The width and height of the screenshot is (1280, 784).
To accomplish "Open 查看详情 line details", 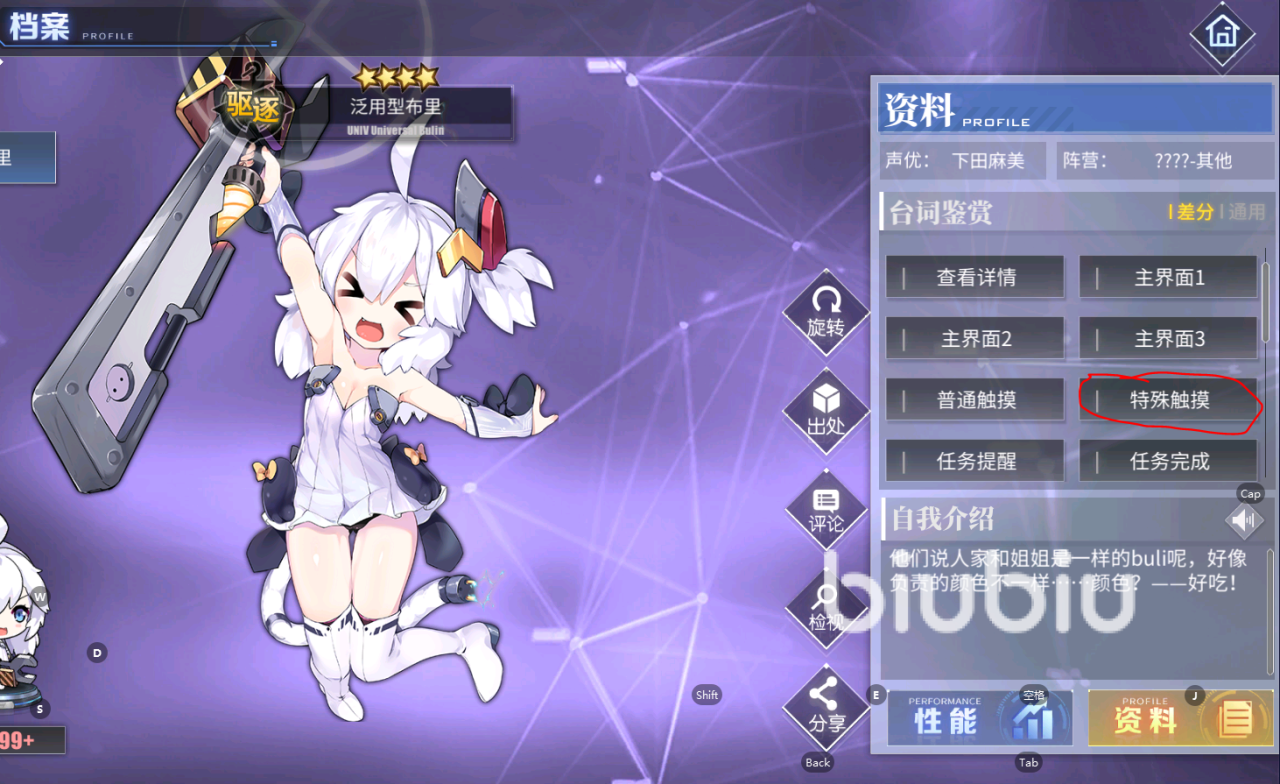I will pyautogui.click(x=975, y=278).
